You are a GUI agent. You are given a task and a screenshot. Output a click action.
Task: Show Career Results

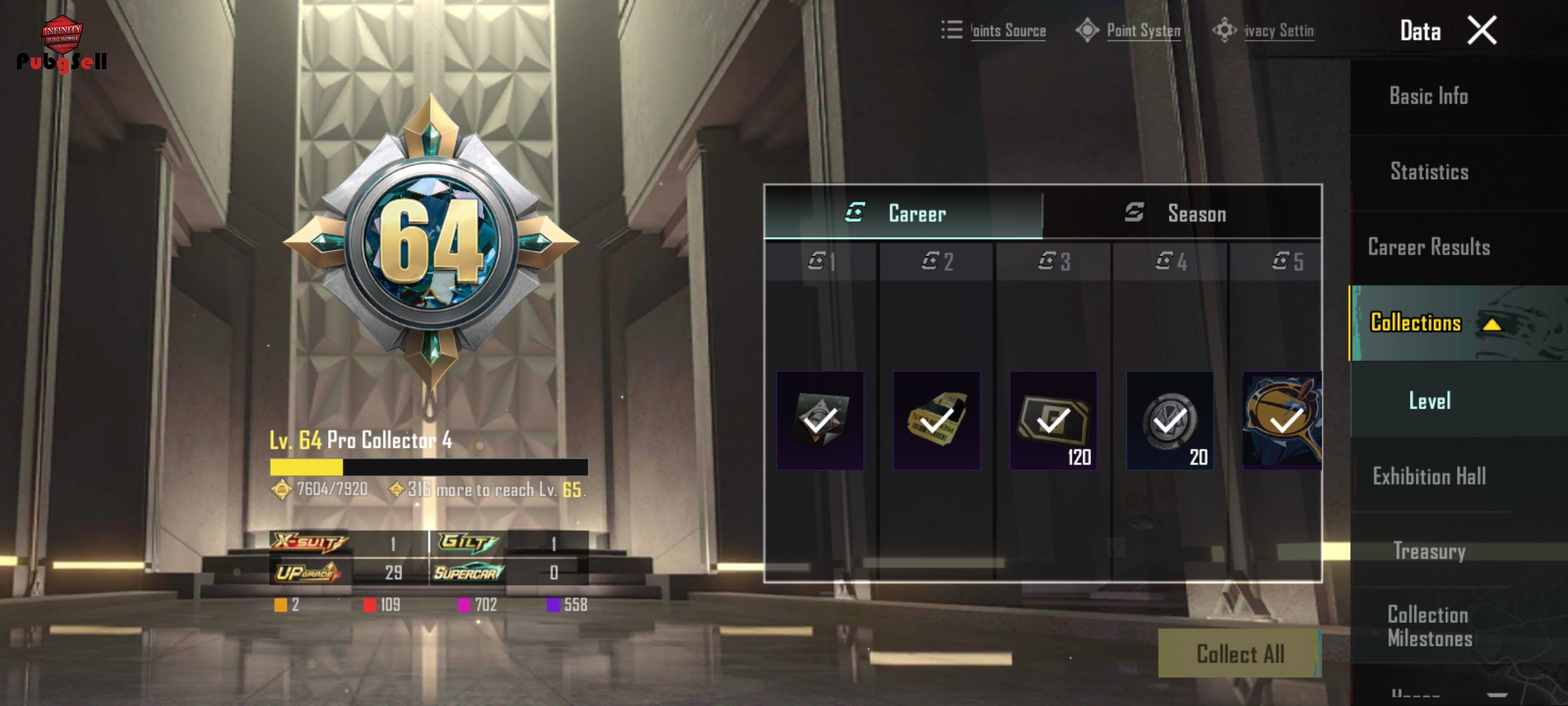point(1429,247)
